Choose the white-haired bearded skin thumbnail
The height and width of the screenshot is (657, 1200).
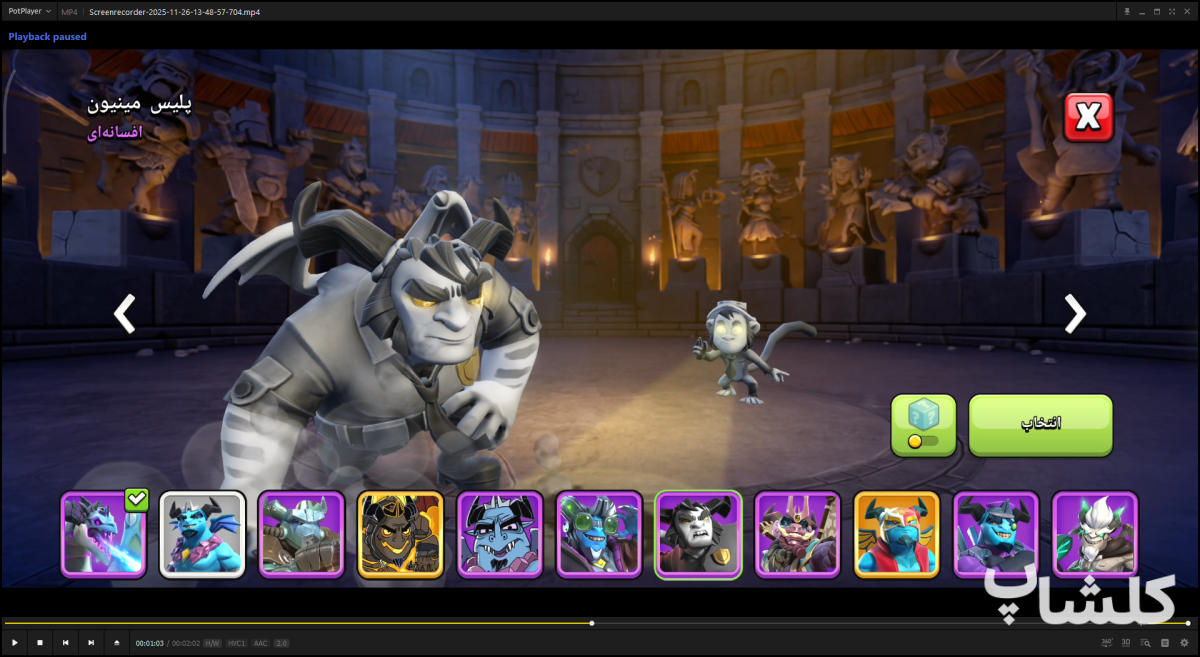[x=1095, y=535]
